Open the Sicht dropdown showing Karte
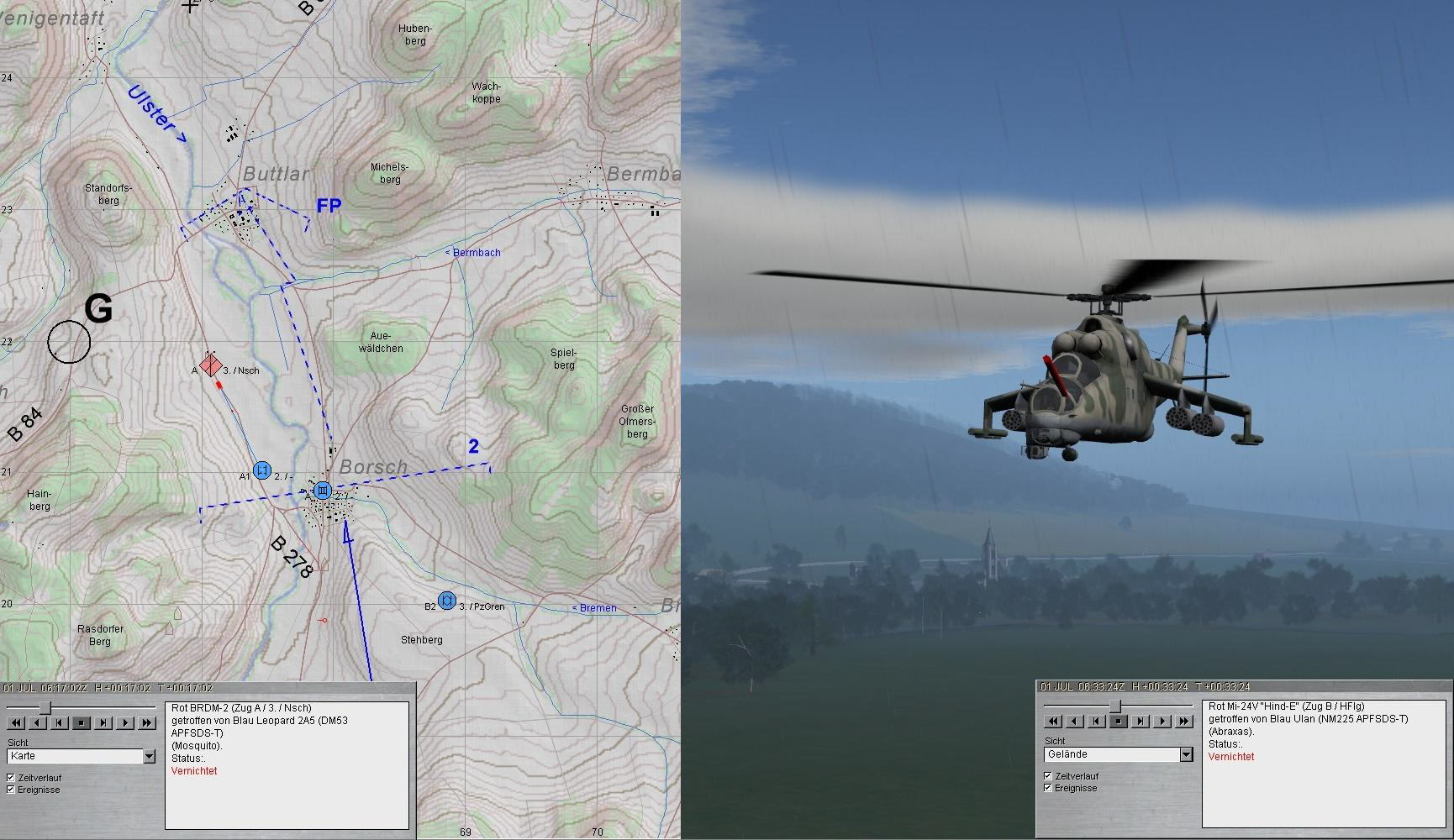The height and width of the screenshot is (840, 1454). pos(149,756)
